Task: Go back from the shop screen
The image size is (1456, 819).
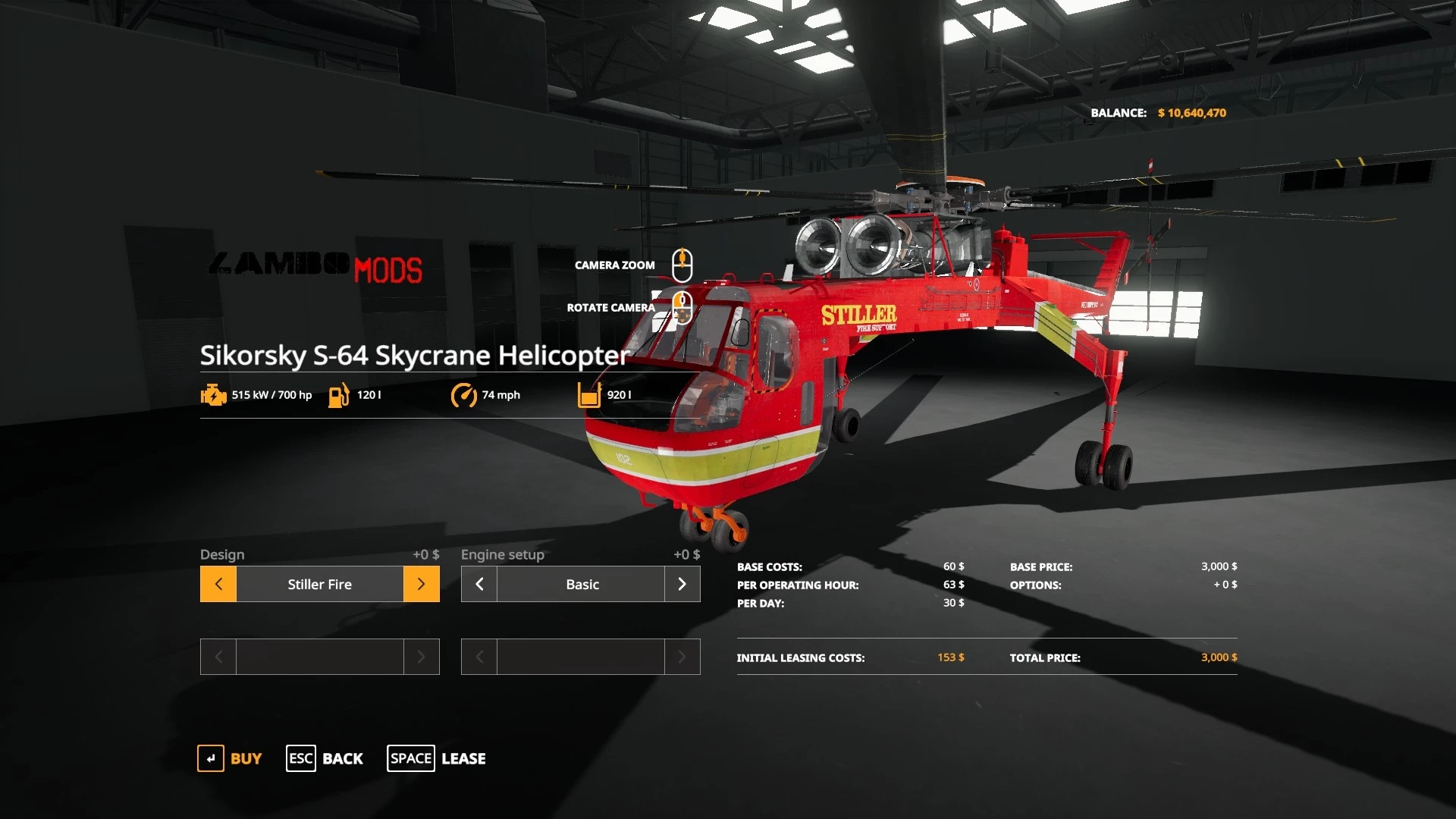Action: (x=325, y=758)
